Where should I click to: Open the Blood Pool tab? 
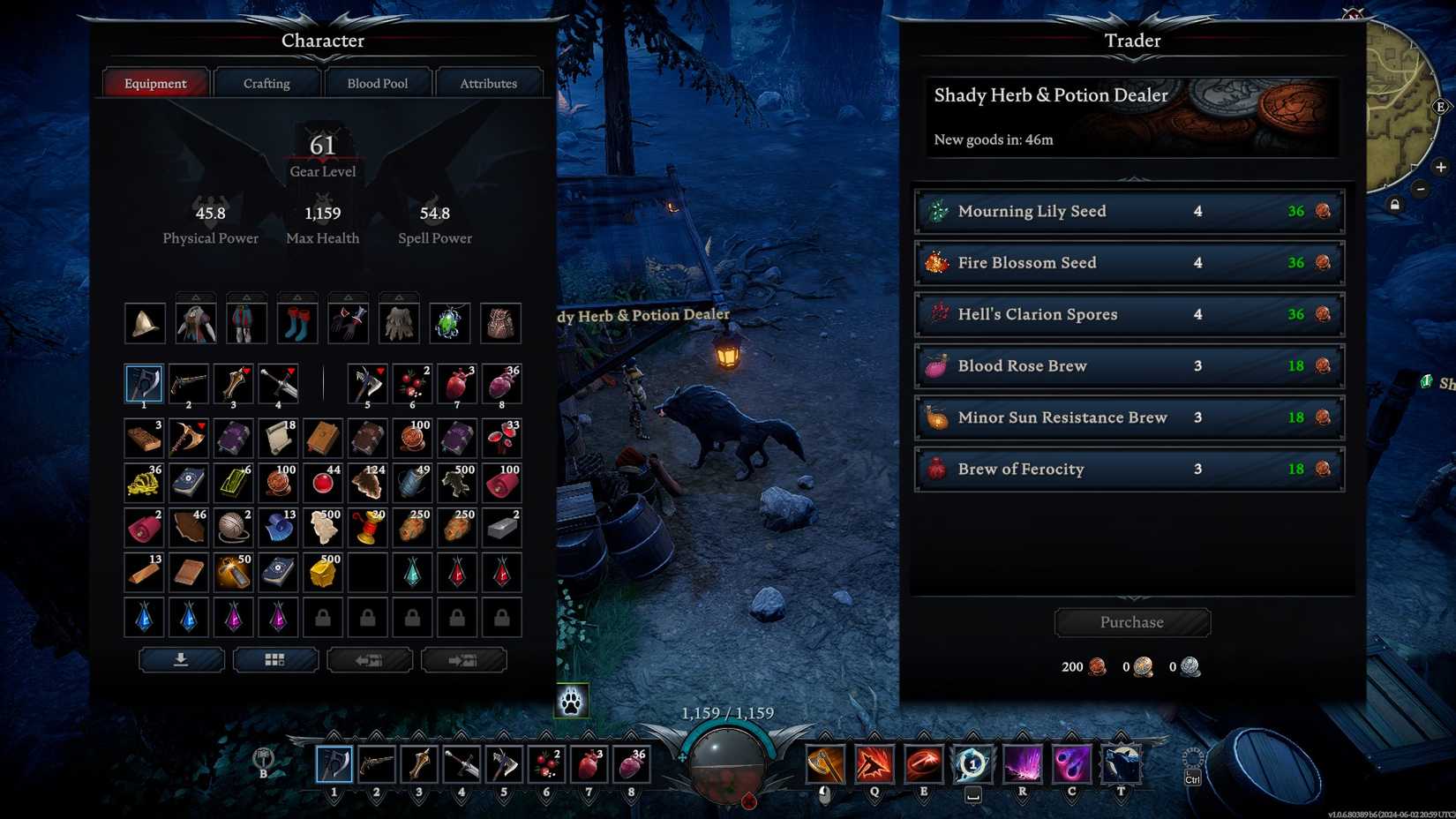(x=378, y=82)
